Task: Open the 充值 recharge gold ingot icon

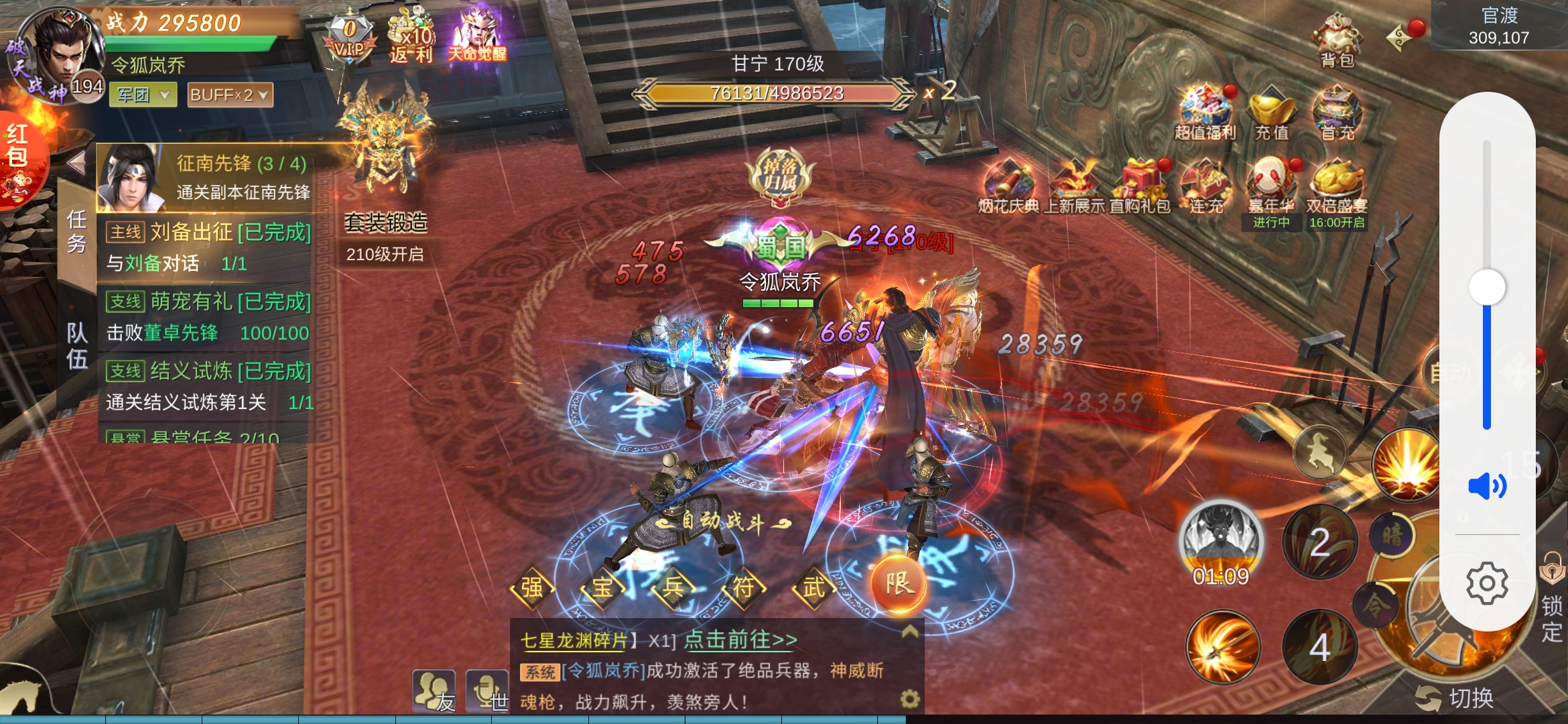Action: [1271, 114]
